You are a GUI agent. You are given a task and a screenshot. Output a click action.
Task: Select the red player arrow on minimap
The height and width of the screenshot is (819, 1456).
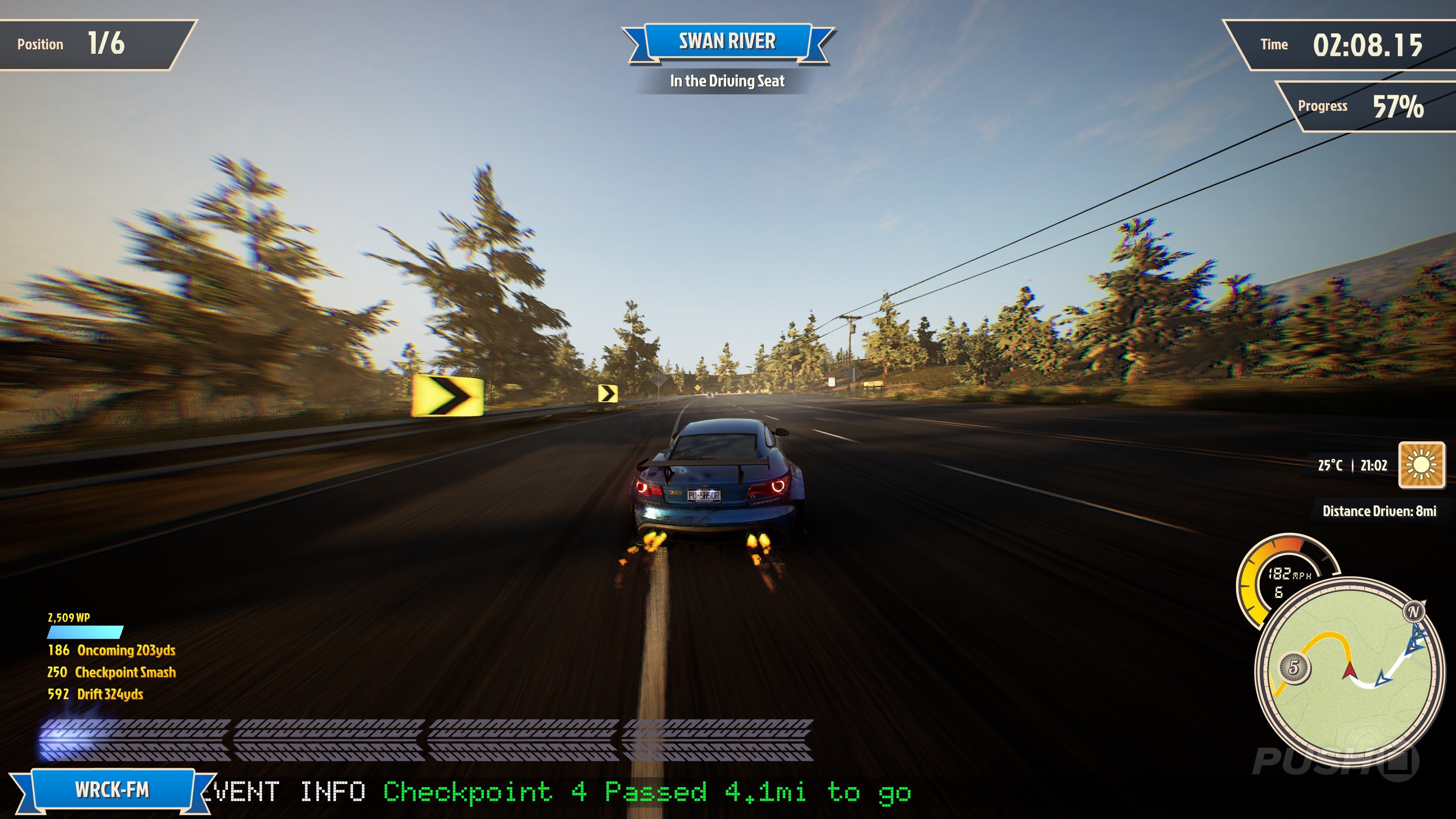pos(1349,671)
